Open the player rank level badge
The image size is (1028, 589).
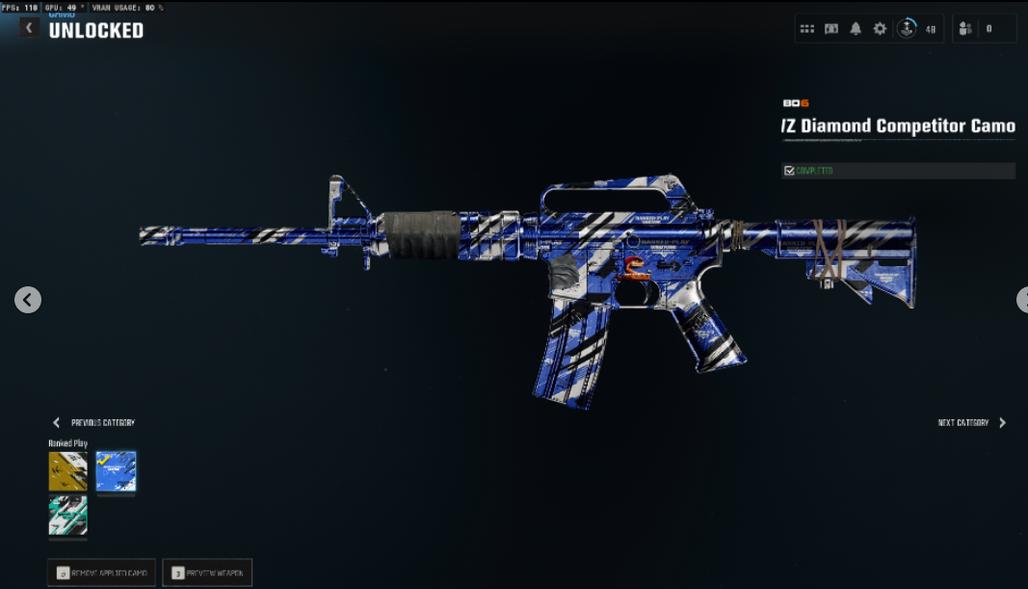point(907,29)
